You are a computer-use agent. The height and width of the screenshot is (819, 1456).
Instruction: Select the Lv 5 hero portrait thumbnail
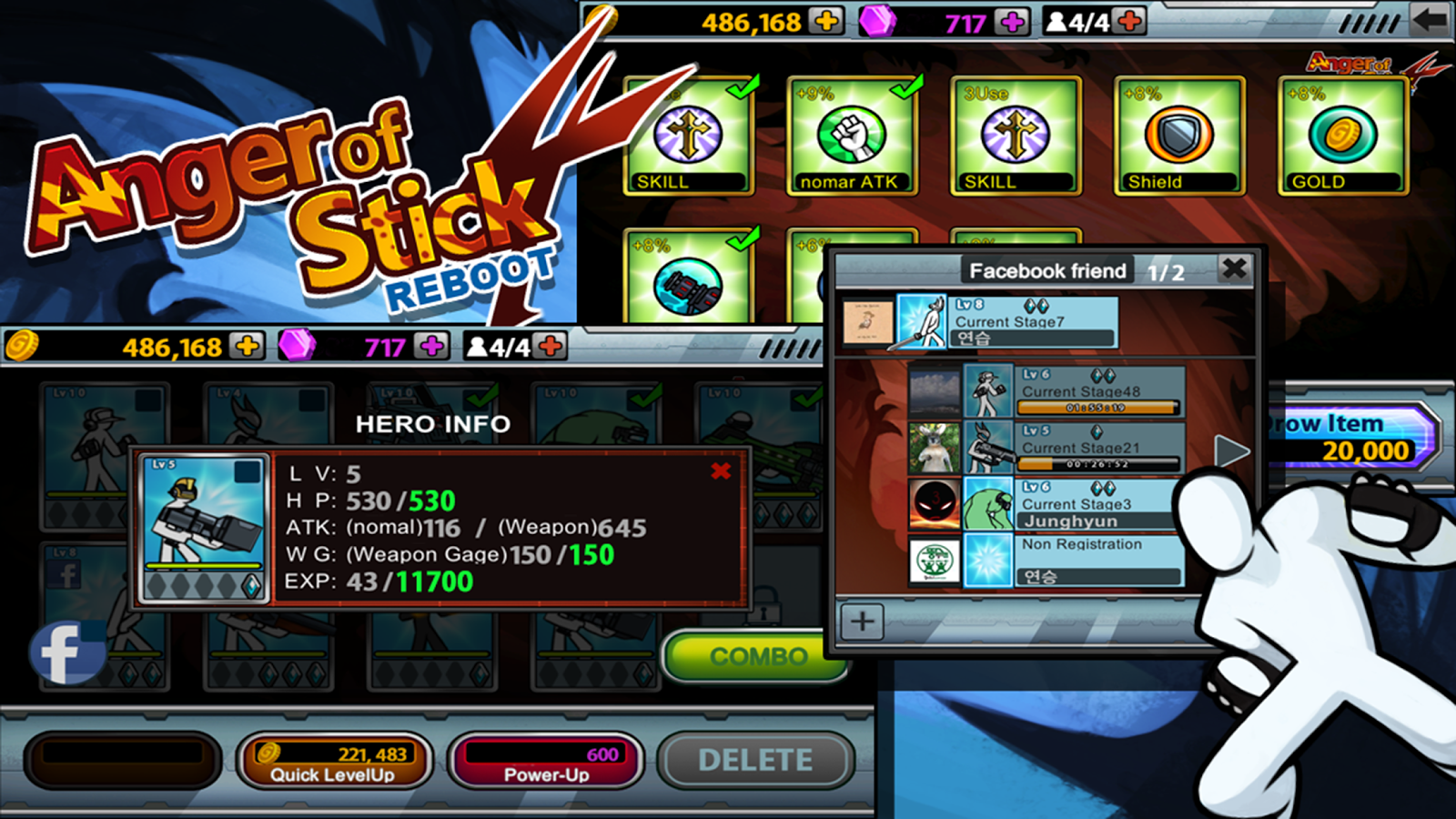click(x=205, y=528)
